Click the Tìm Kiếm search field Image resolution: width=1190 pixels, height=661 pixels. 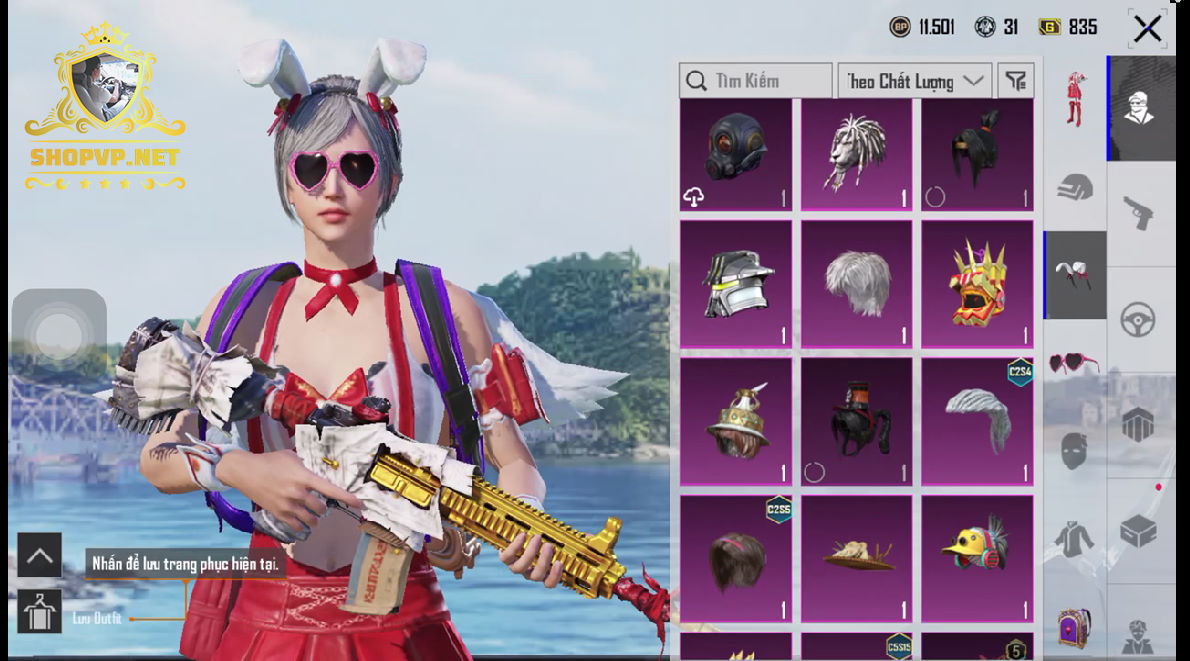pyautogui.click(x=756, y=81)
